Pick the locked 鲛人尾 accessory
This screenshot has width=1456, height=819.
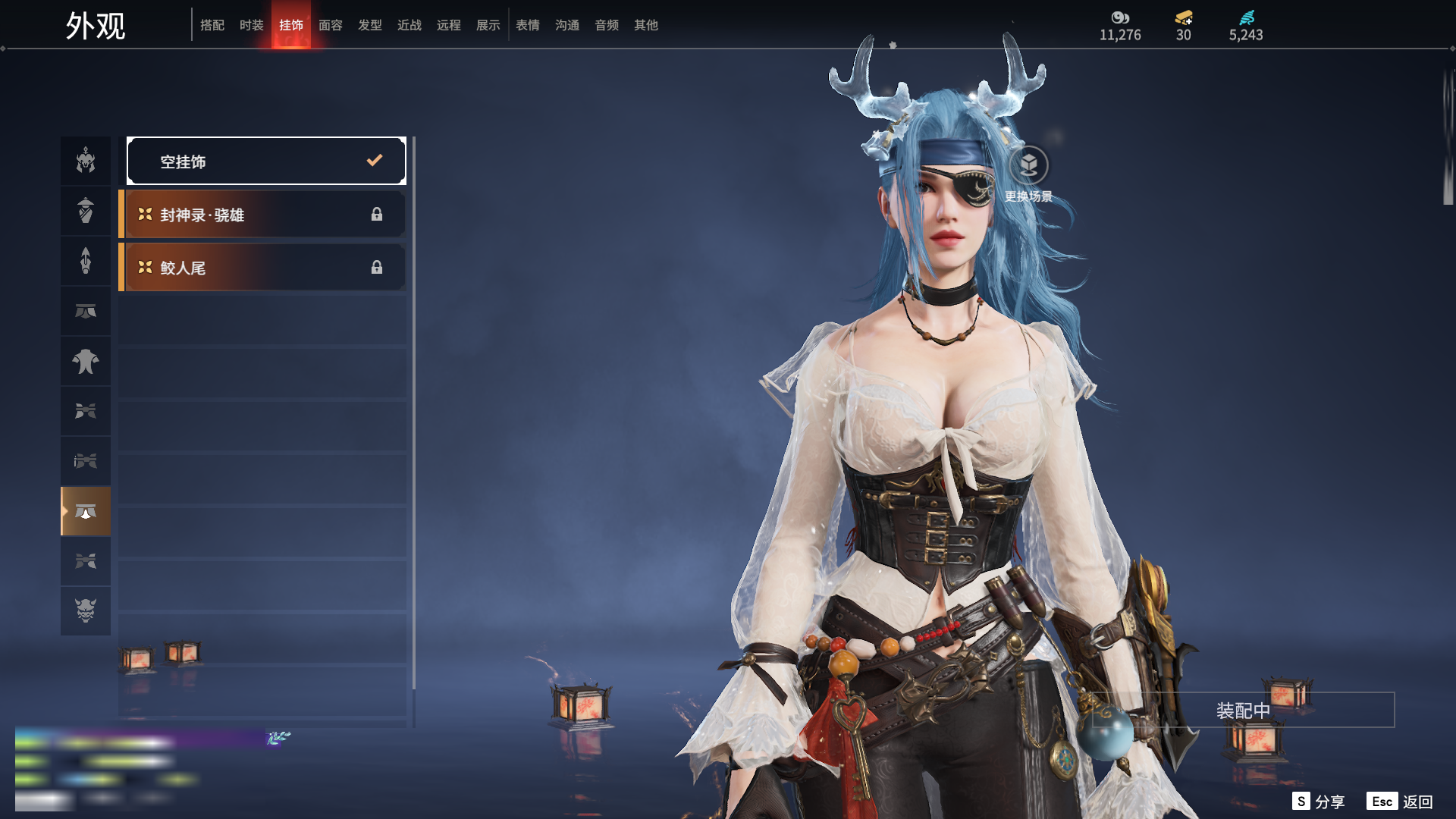click(x=262, y=268)
